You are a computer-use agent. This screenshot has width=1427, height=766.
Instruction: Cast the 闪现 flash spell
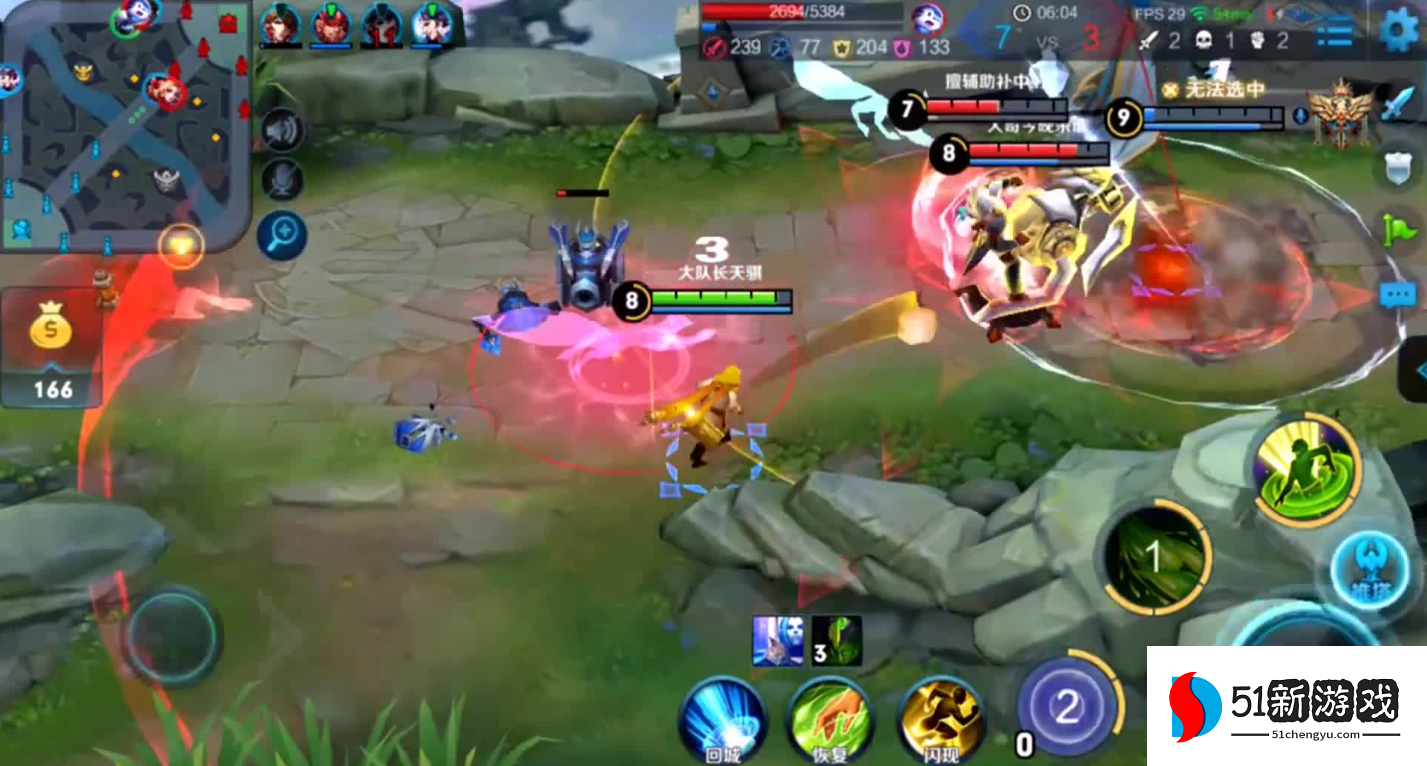pyautogui.click(x=940, y=720)
